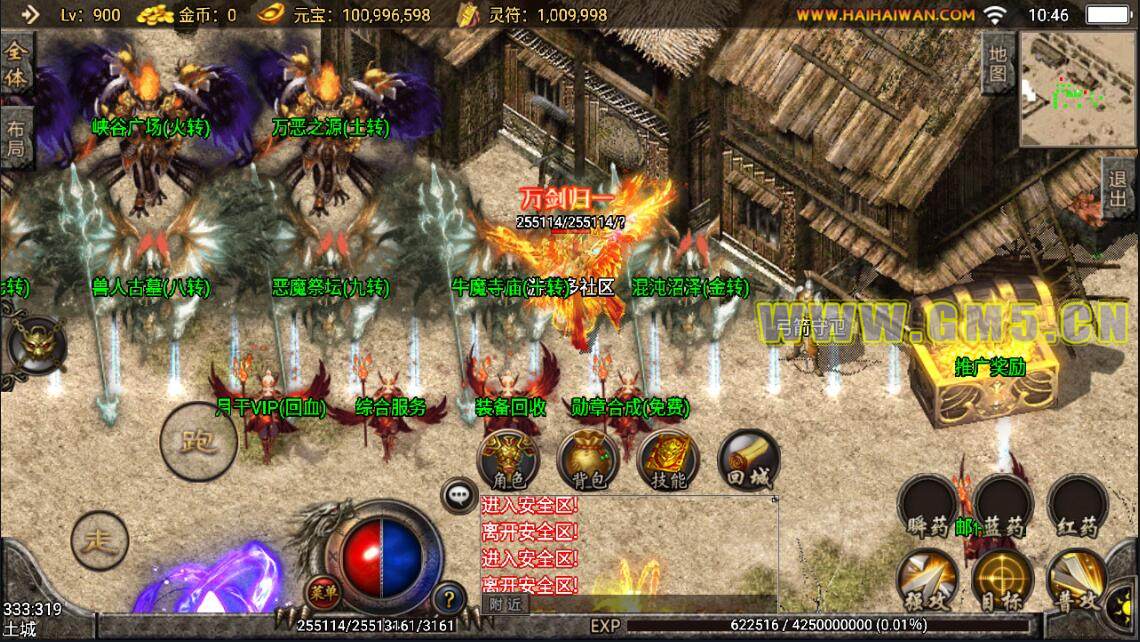Use the 红药 health potion slot
Screen dimensions: 1140x642
point(1077,507)
